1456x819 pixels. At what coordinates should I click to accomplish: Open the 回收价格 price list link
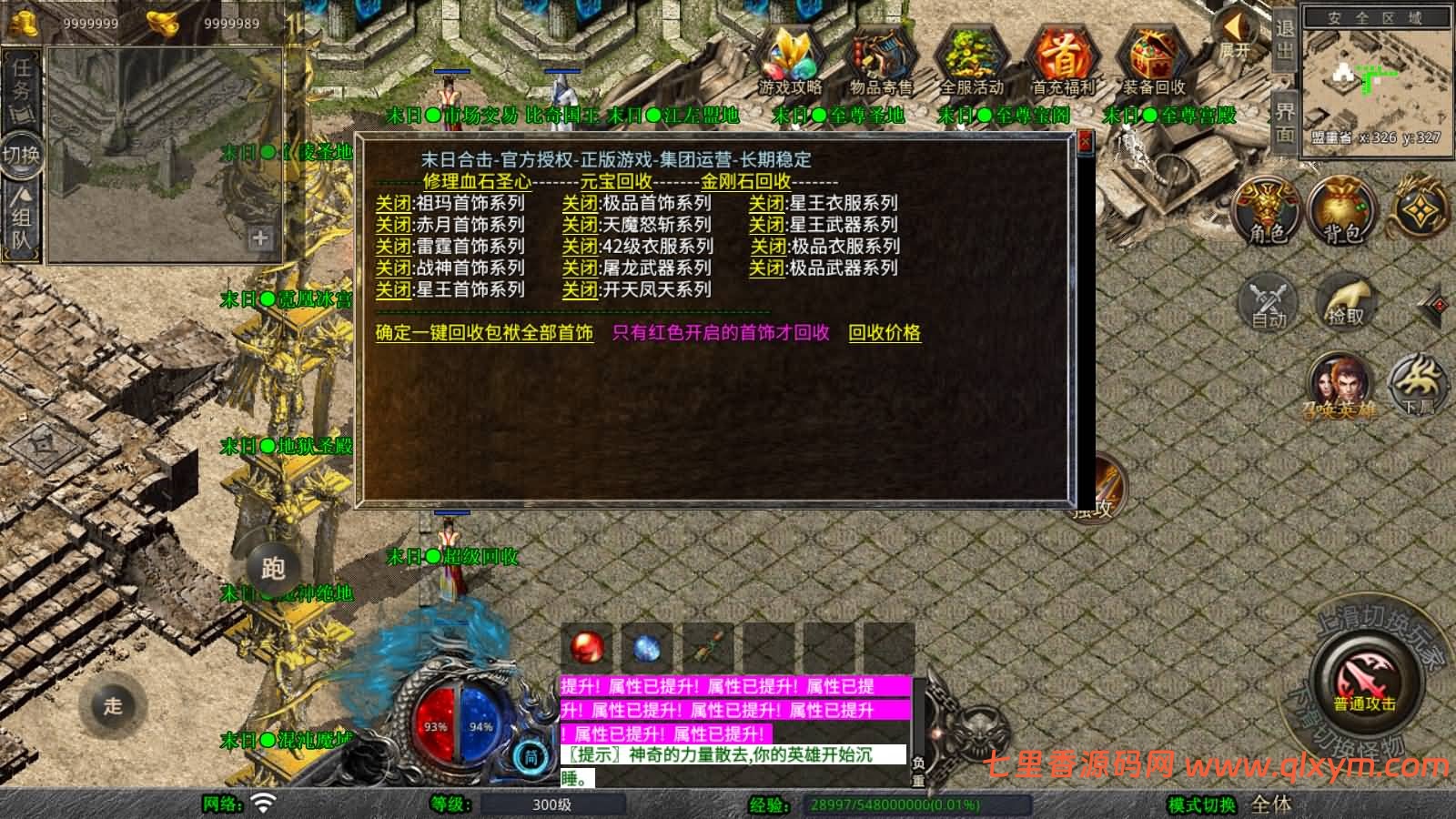(884, 334)
